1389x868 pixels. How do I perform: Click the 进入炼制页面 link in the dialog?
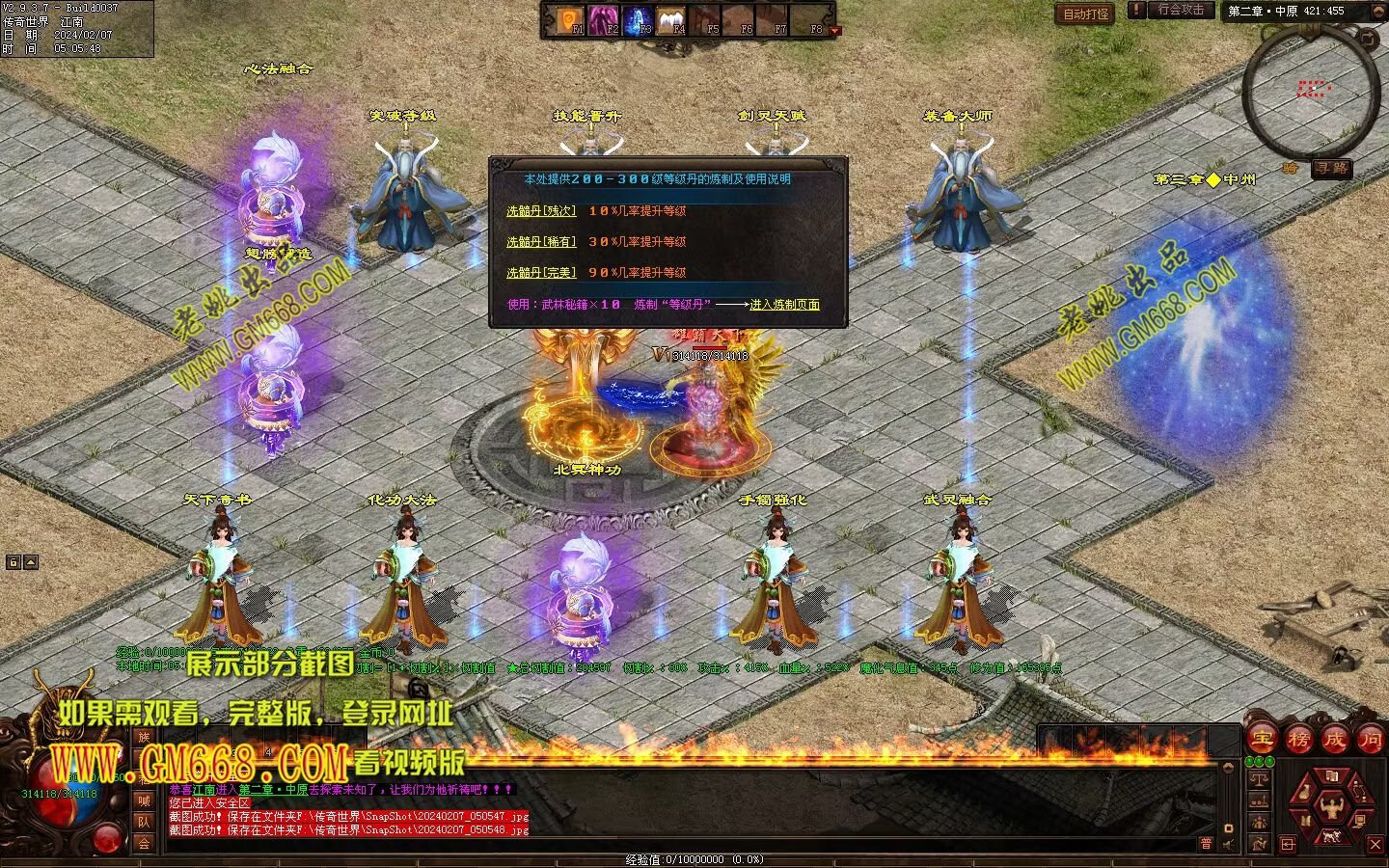coord(784,305)
